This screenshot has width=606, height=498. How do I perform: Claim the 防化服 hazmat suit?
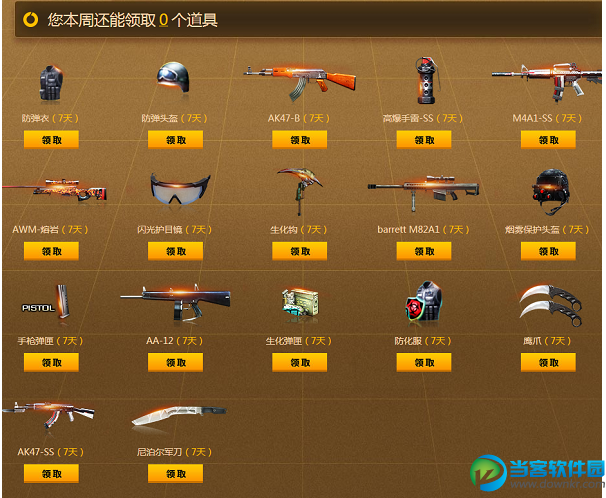[x=423, y=362]
